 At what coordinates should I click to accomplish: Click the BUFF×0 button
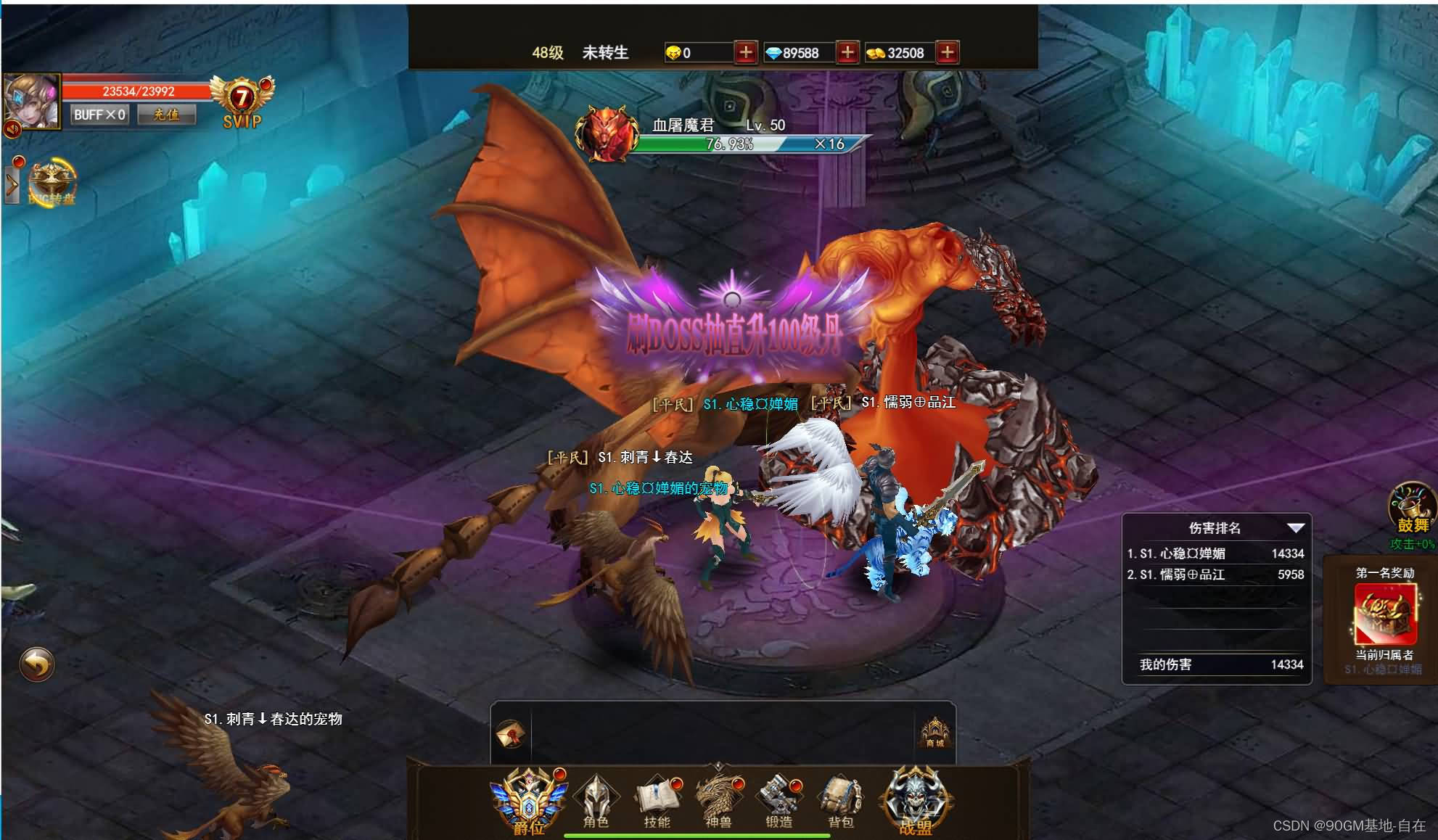[x=99, y=115]
